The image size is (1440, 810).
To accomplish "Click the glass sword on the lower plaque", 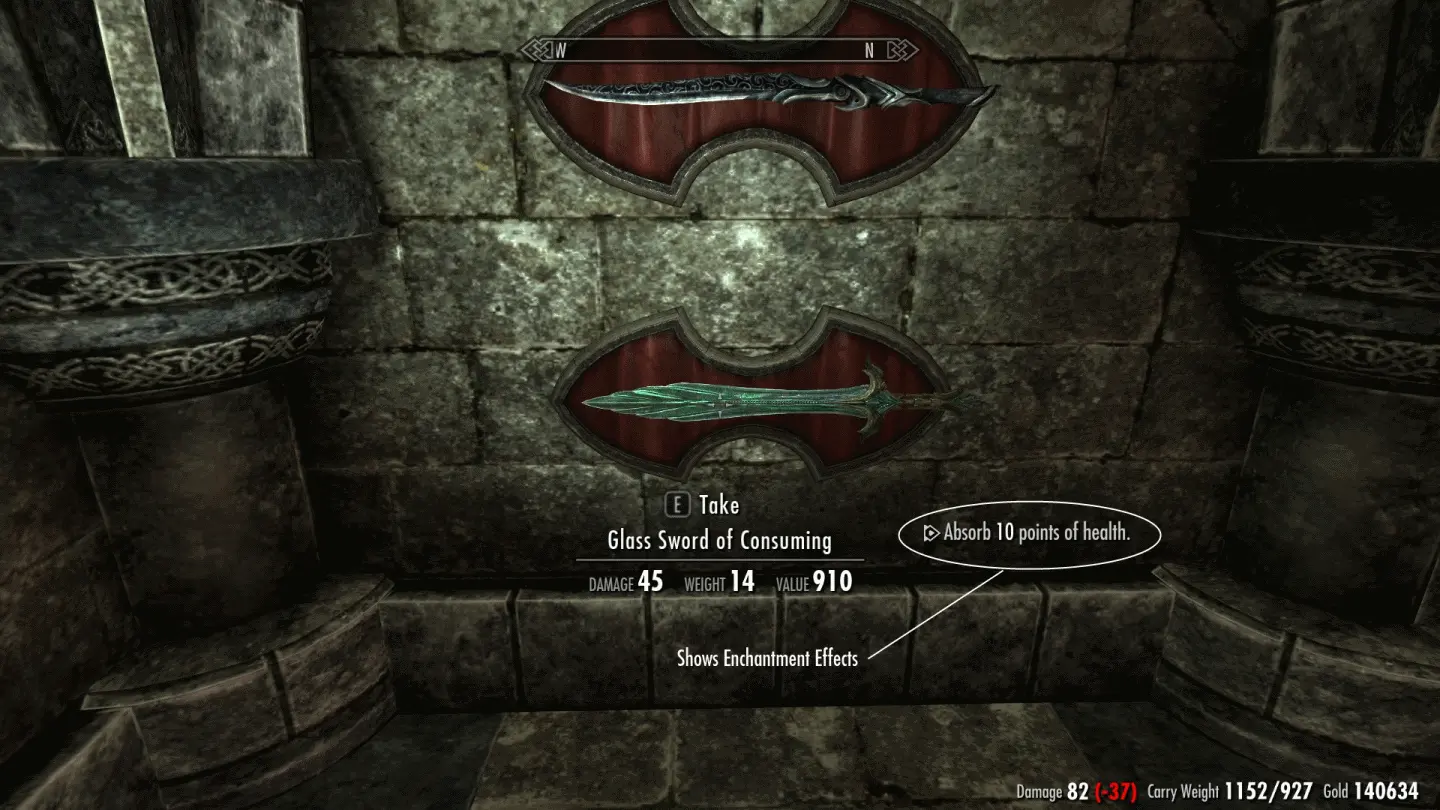I will (740, 400).
